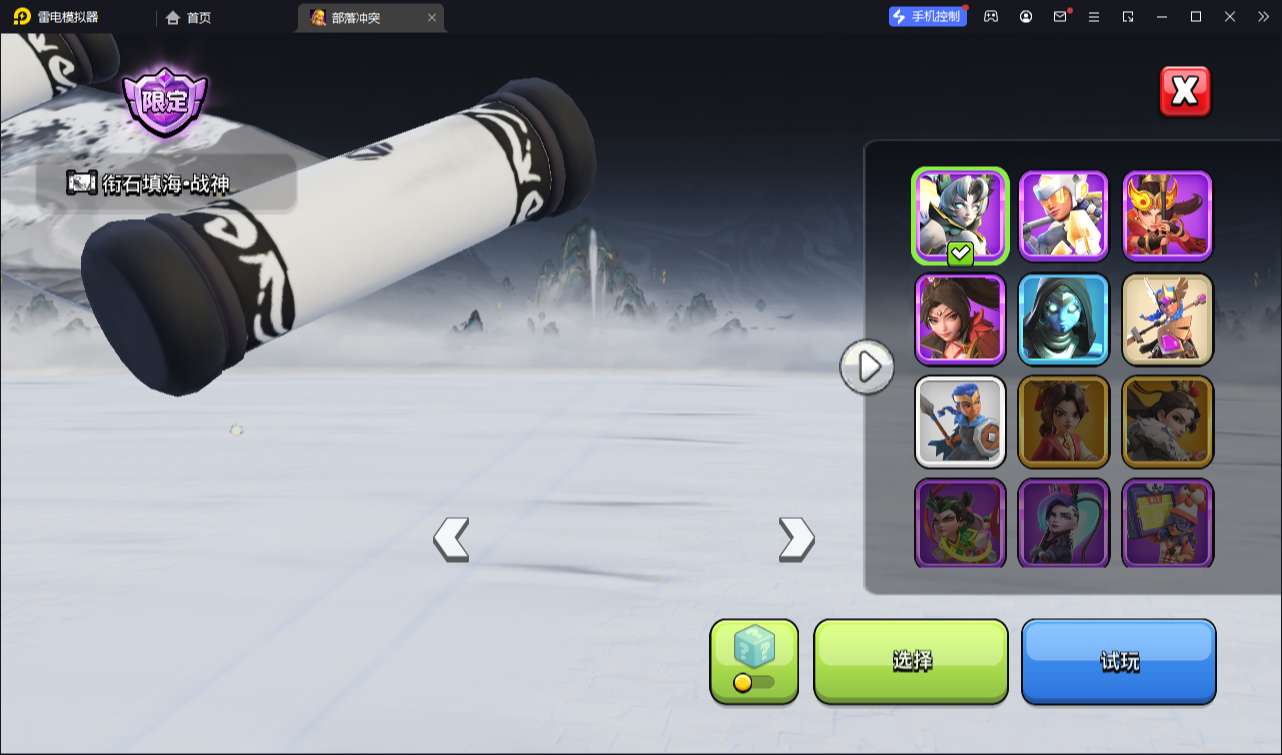Toggle the random cube skin button
This screenshot has width=1282, height=755.
754,661
